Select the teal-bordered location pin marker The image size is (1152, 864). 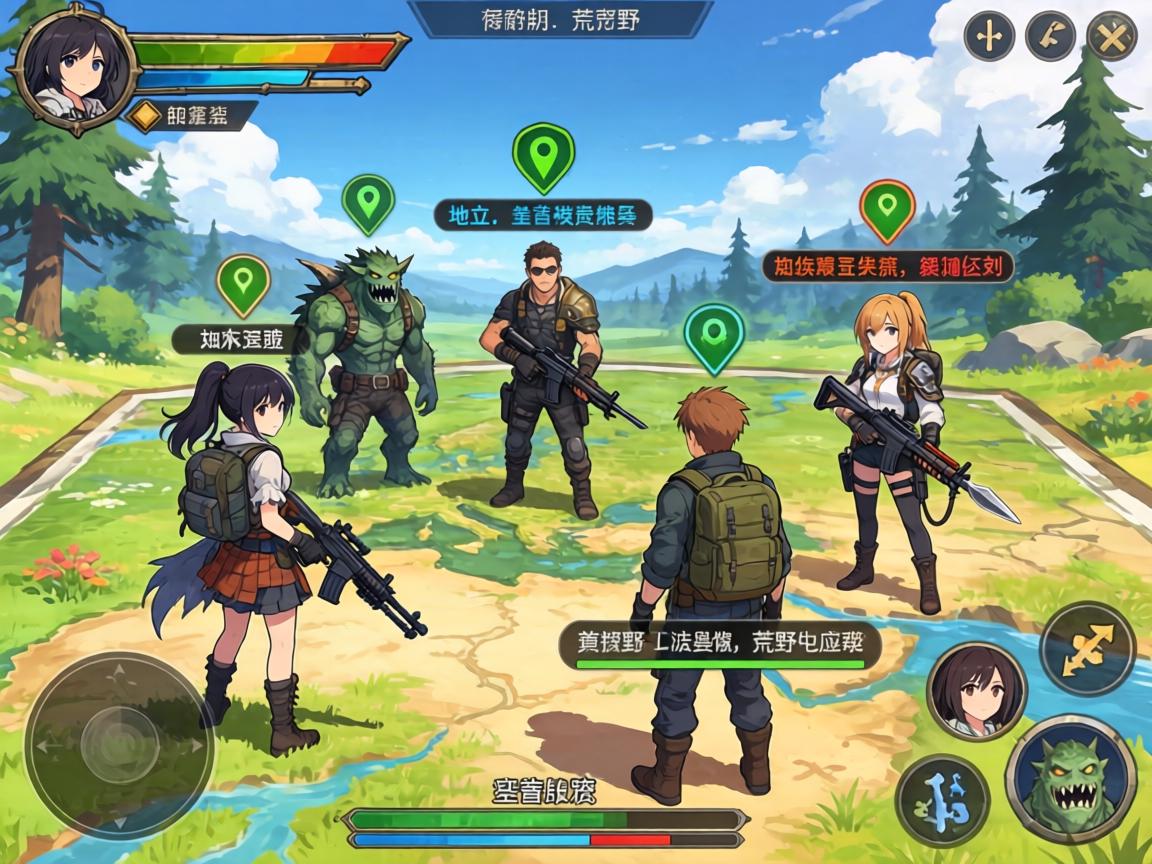click(x=713, y=335)
